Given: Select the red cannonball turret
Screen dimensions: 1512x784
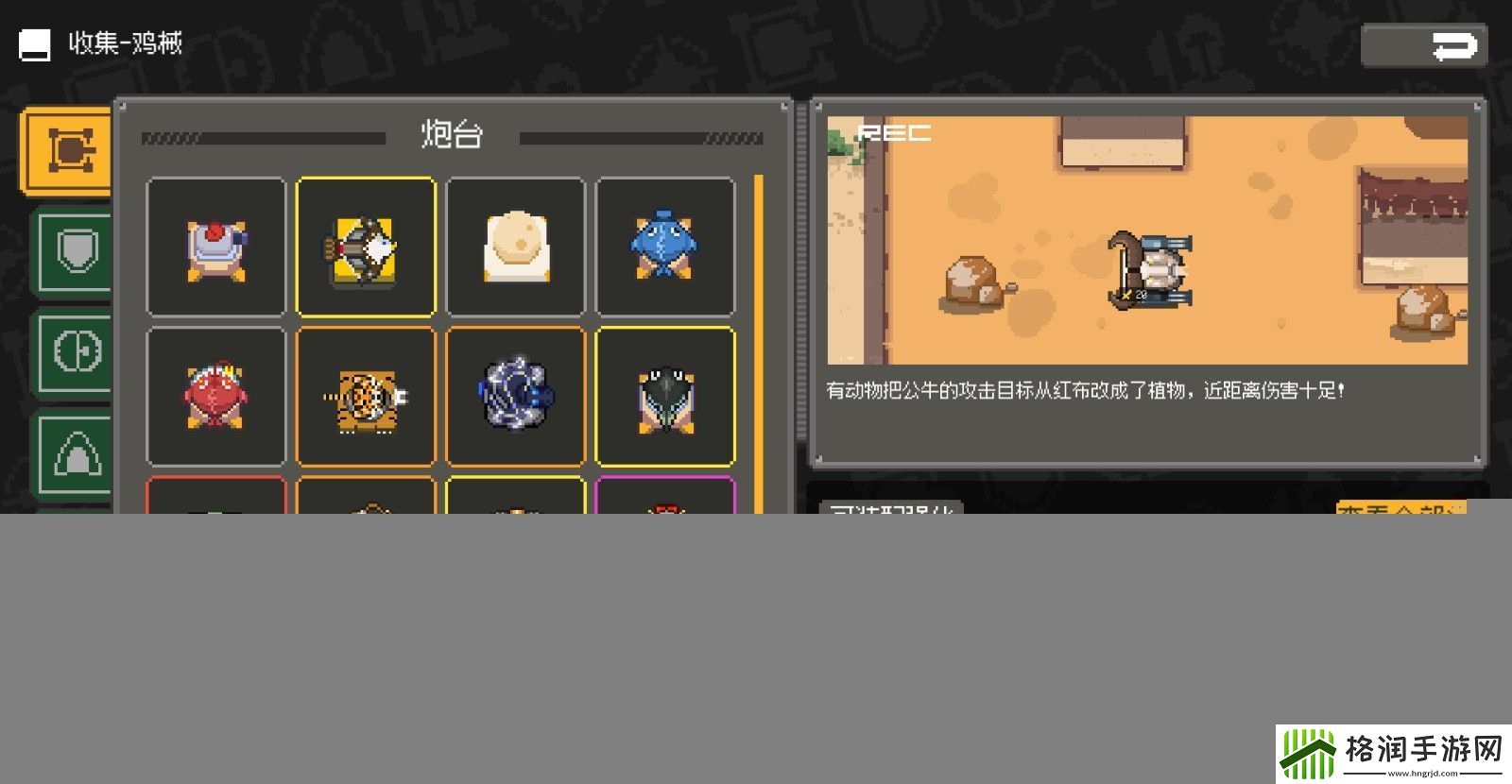Looking at the screenshot, I should coord(215,244).
